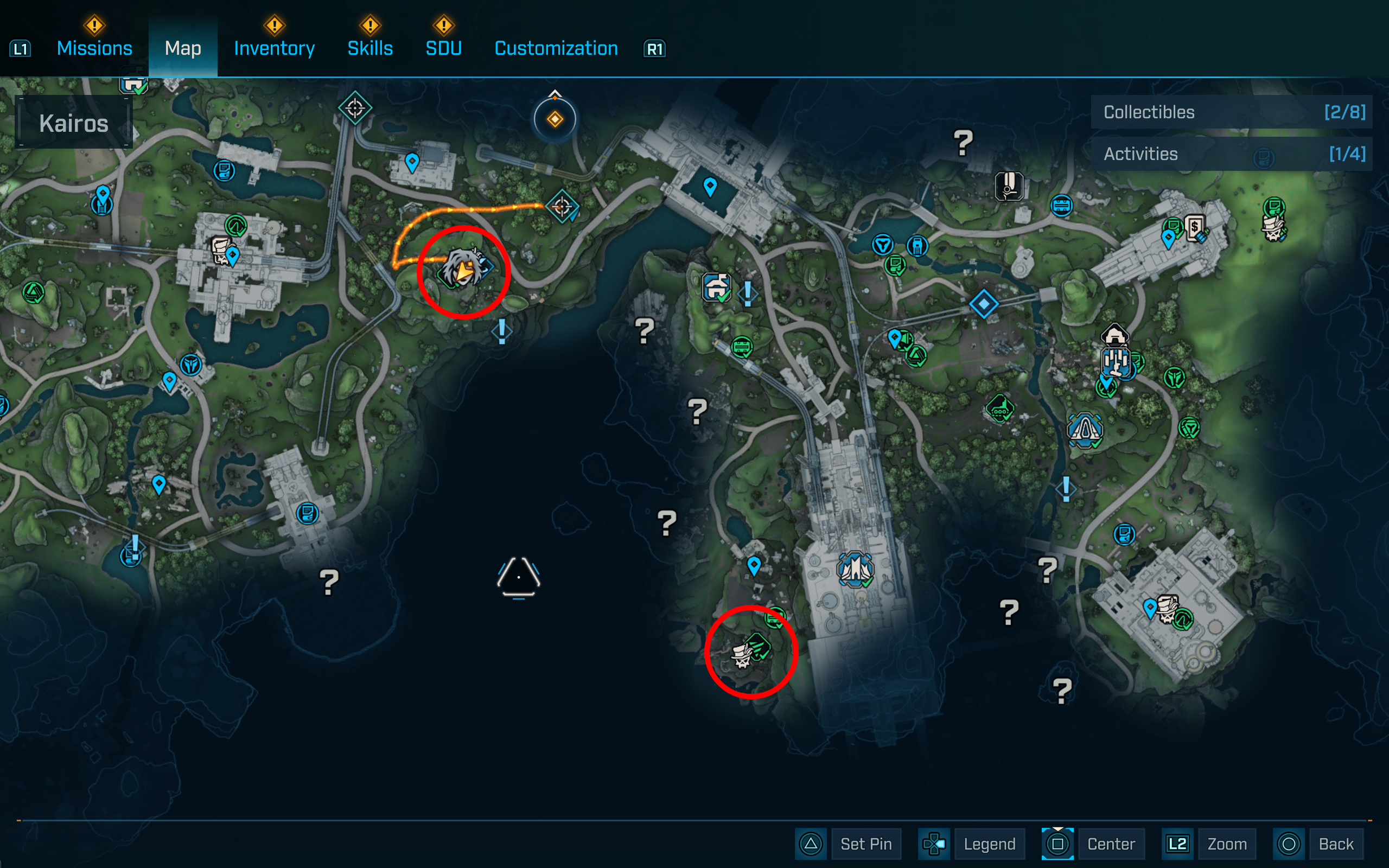Open the Customization tab
Viewport: 1389px width, 868px height.
point(556,48)
